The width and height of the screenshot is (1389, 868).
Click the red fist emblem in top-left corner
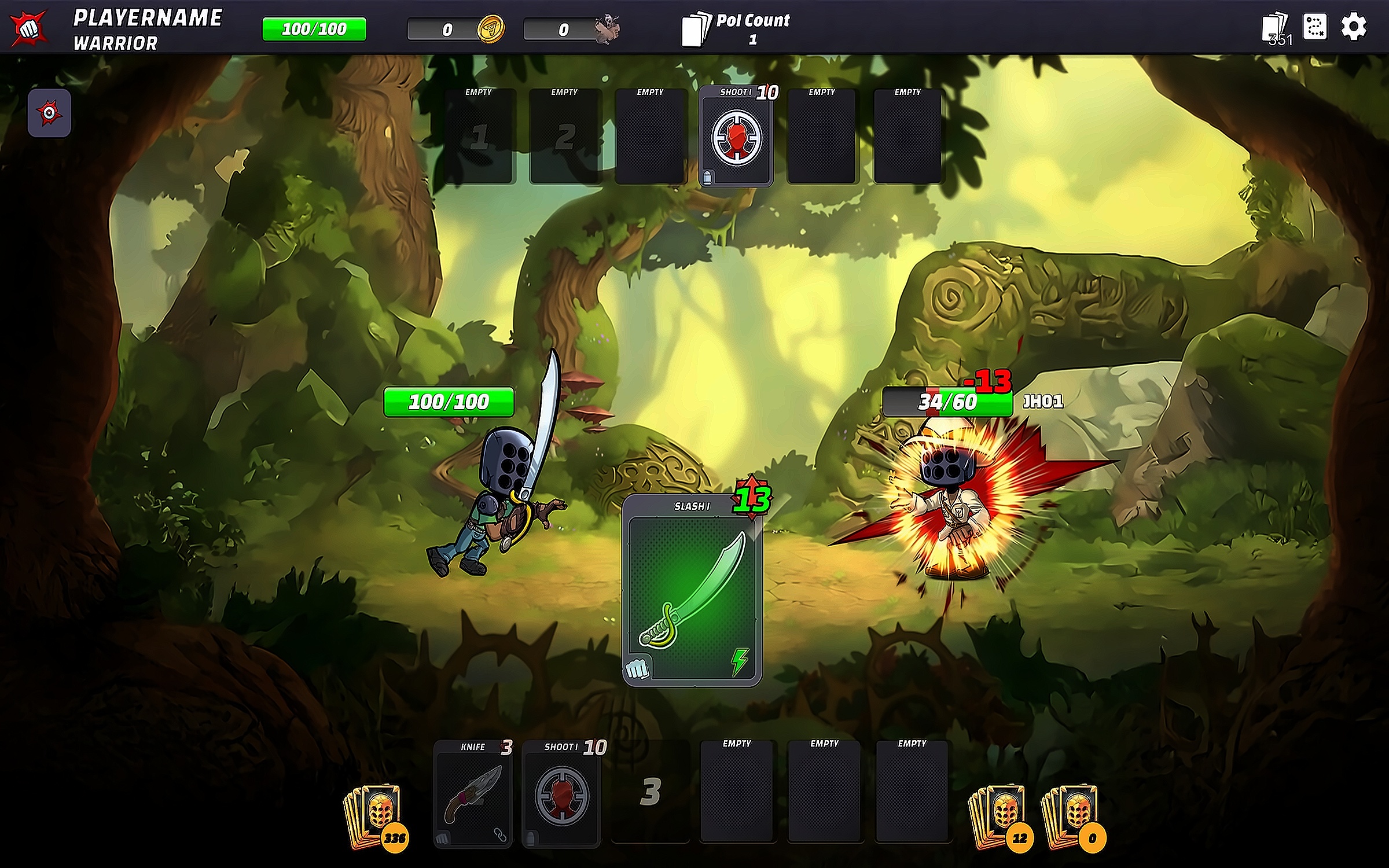pos(28,27)
